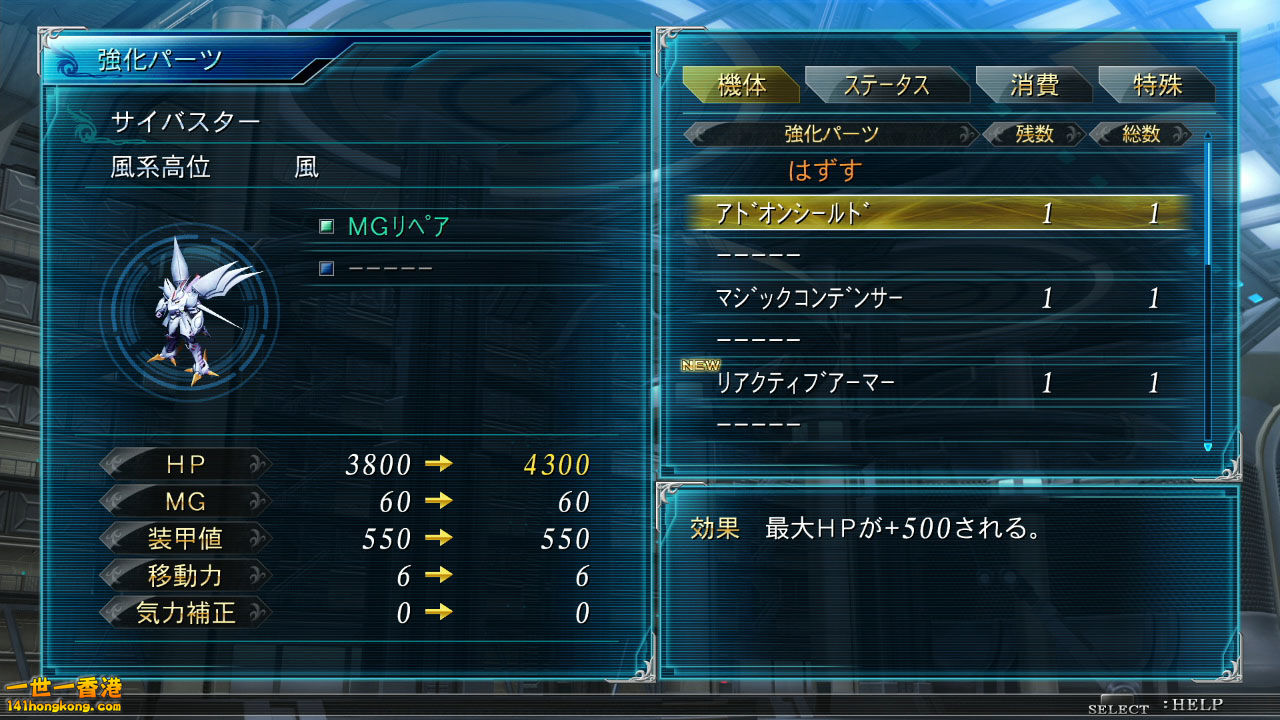Screen dimensions: 1280x720
Task: Show the 特殊 parts tab
Action: (1157, 86)
